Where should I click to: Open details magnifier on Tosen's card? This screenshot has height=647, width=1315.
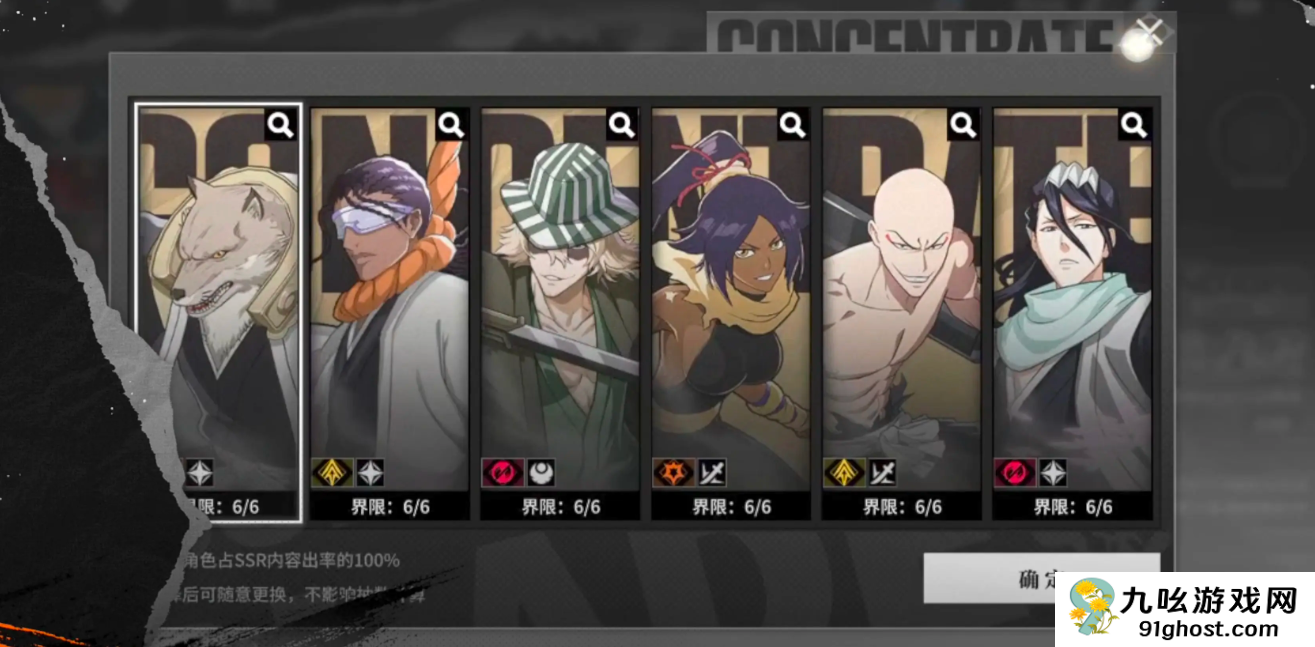(x=452, y=125)
